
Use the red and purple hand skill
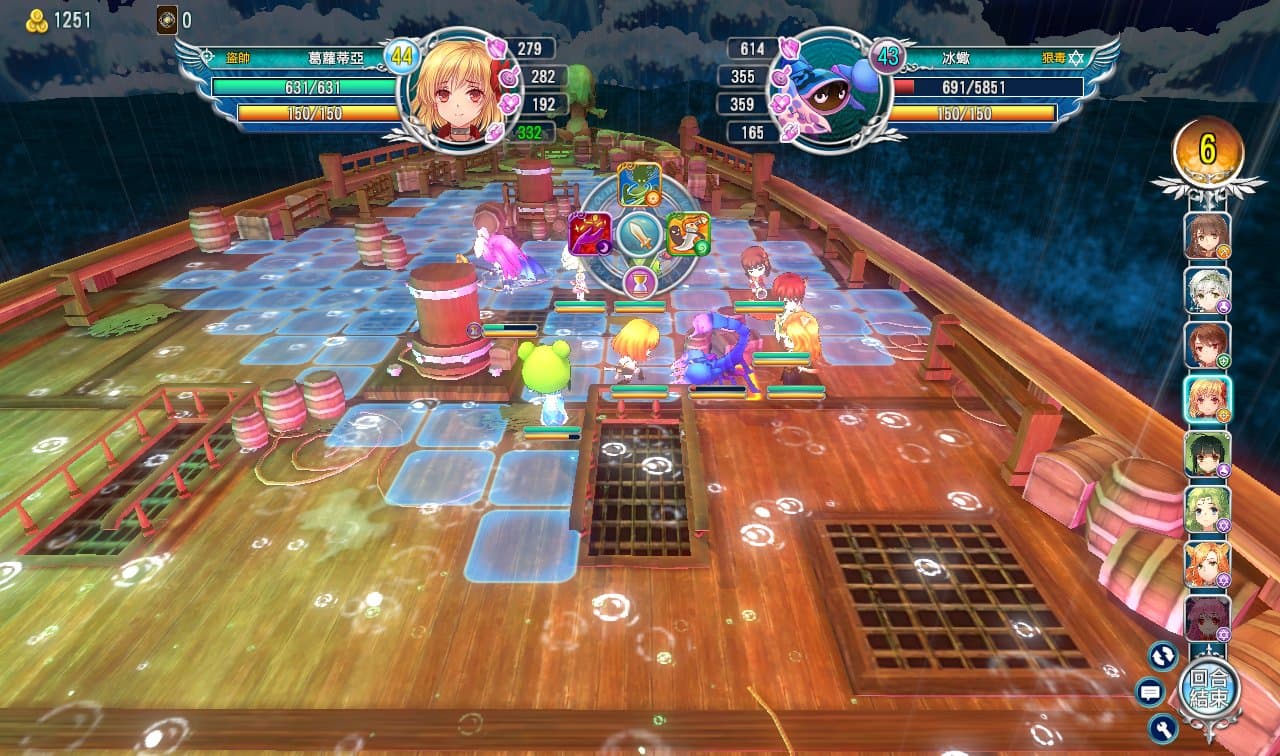pyautogui.click(x=589, y=234)
